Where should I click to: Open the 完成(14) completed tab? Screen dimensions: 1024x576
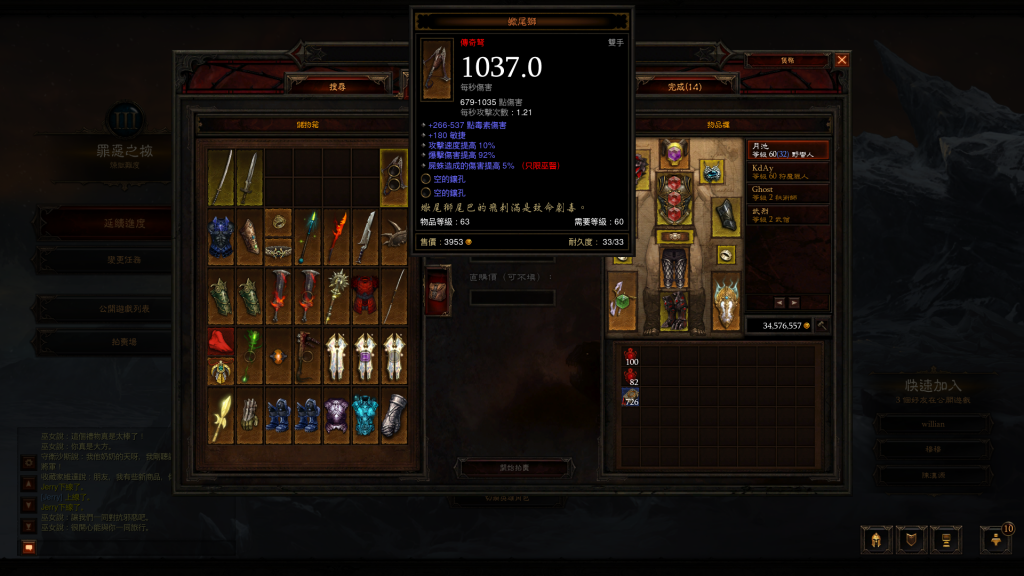coord(685,87)
